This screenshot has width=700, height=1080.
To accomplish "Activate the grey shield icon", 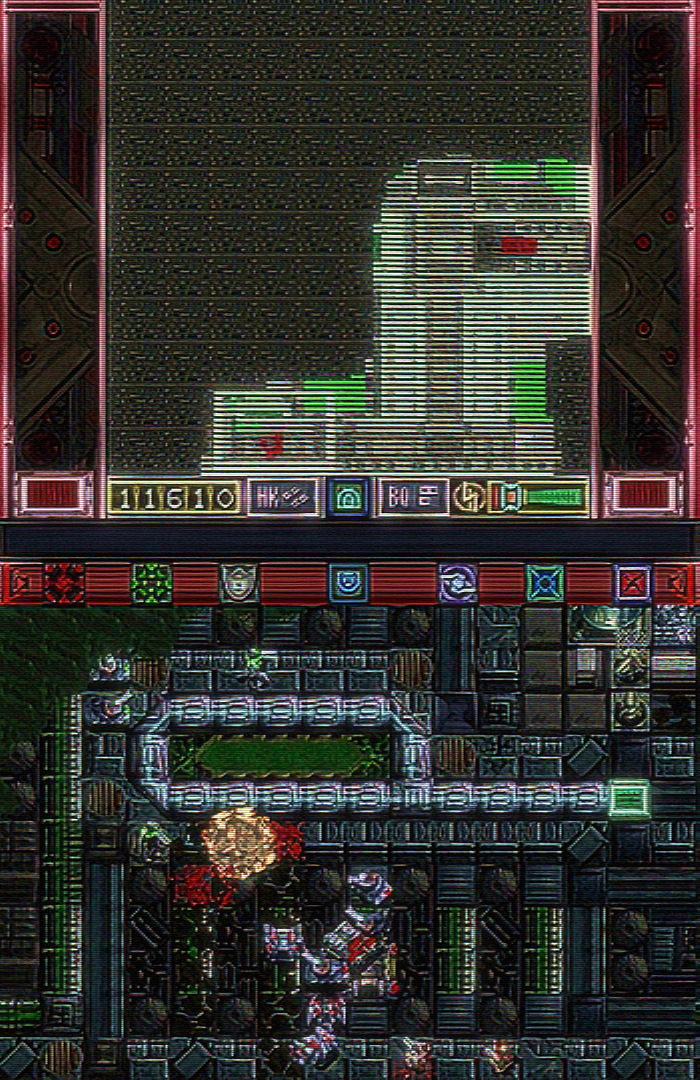I will 238,582.
